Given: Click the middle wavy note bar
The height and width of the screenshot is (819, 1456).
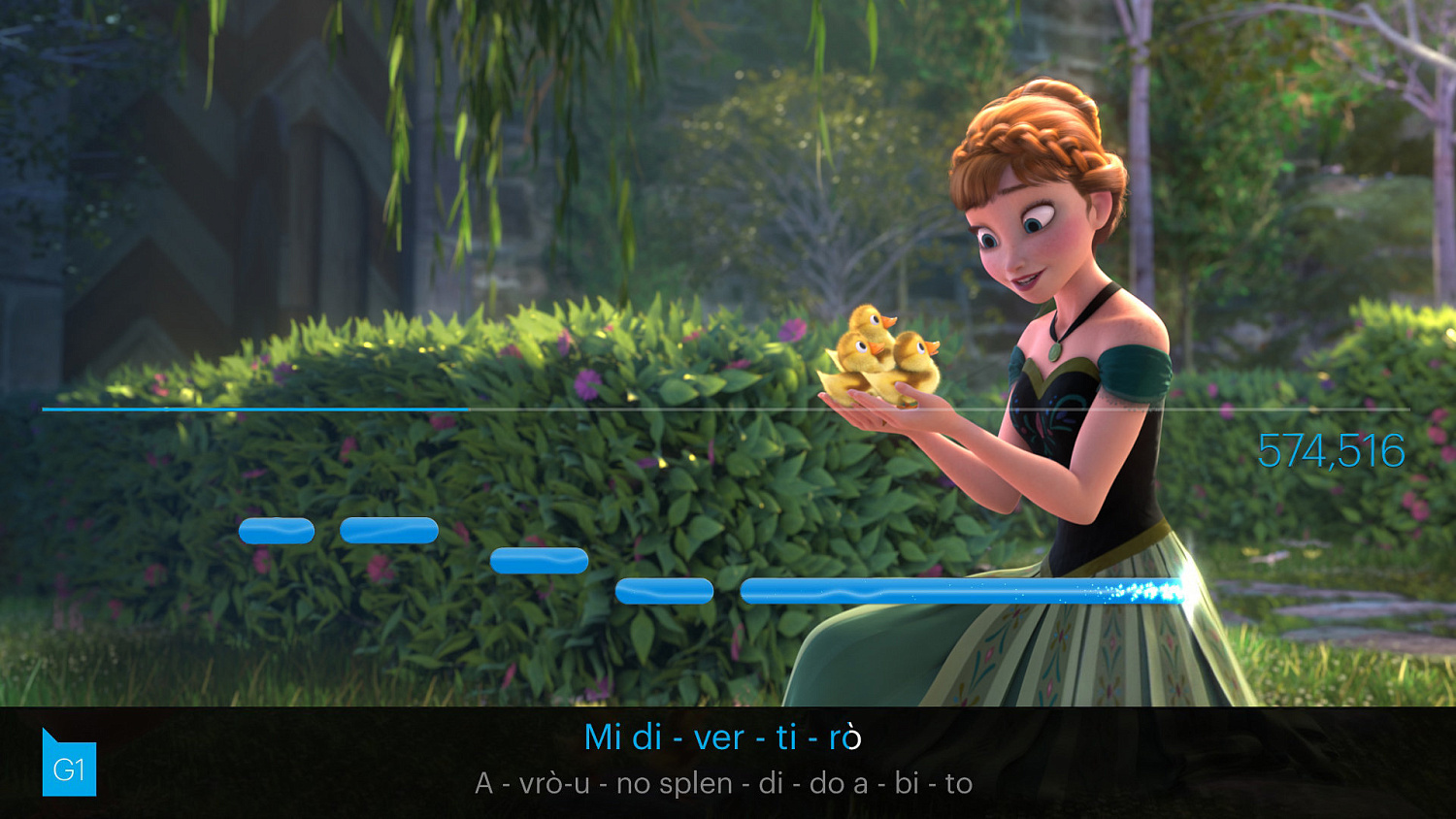Looking at the screenshot, I should (x=539, y=561).
